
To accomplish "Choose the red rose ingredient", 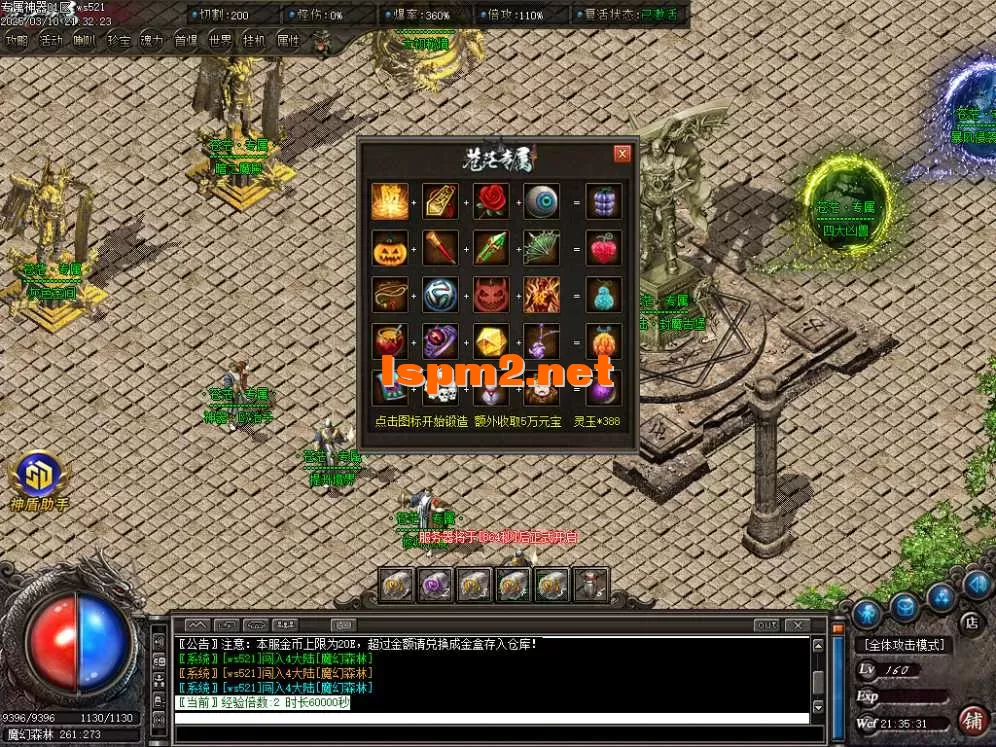I will [x=491, y=201].
